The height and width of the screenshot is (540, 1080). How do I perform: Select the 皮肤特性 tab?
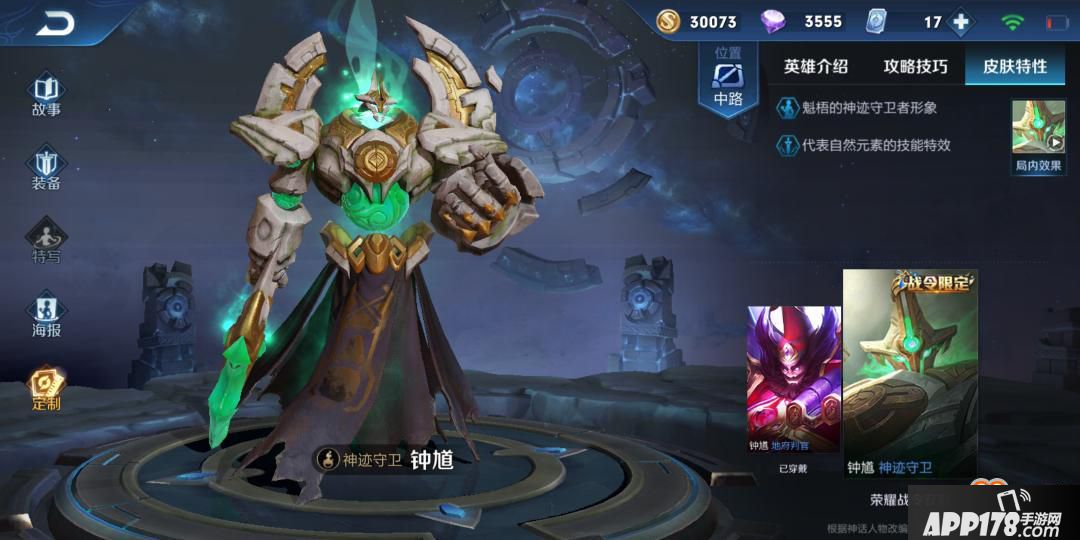tap(1015, 66)
